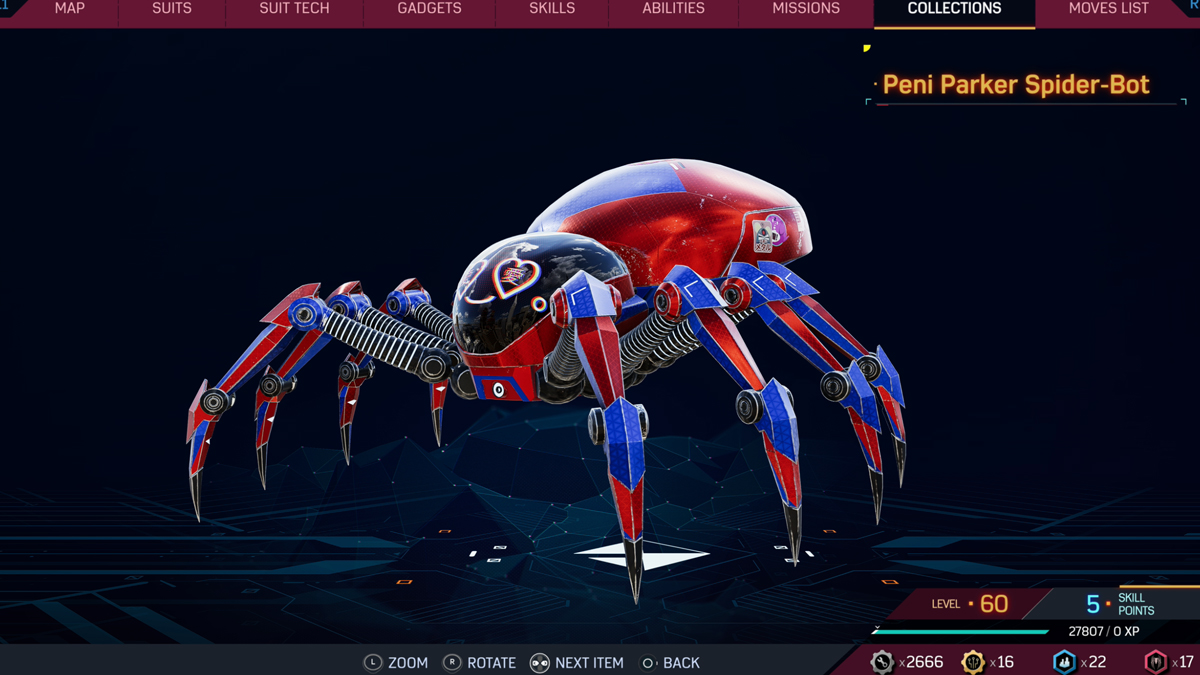The image size is (1200, 675).
Task: Go to the Gadgets tab
Action: (429, 9)
